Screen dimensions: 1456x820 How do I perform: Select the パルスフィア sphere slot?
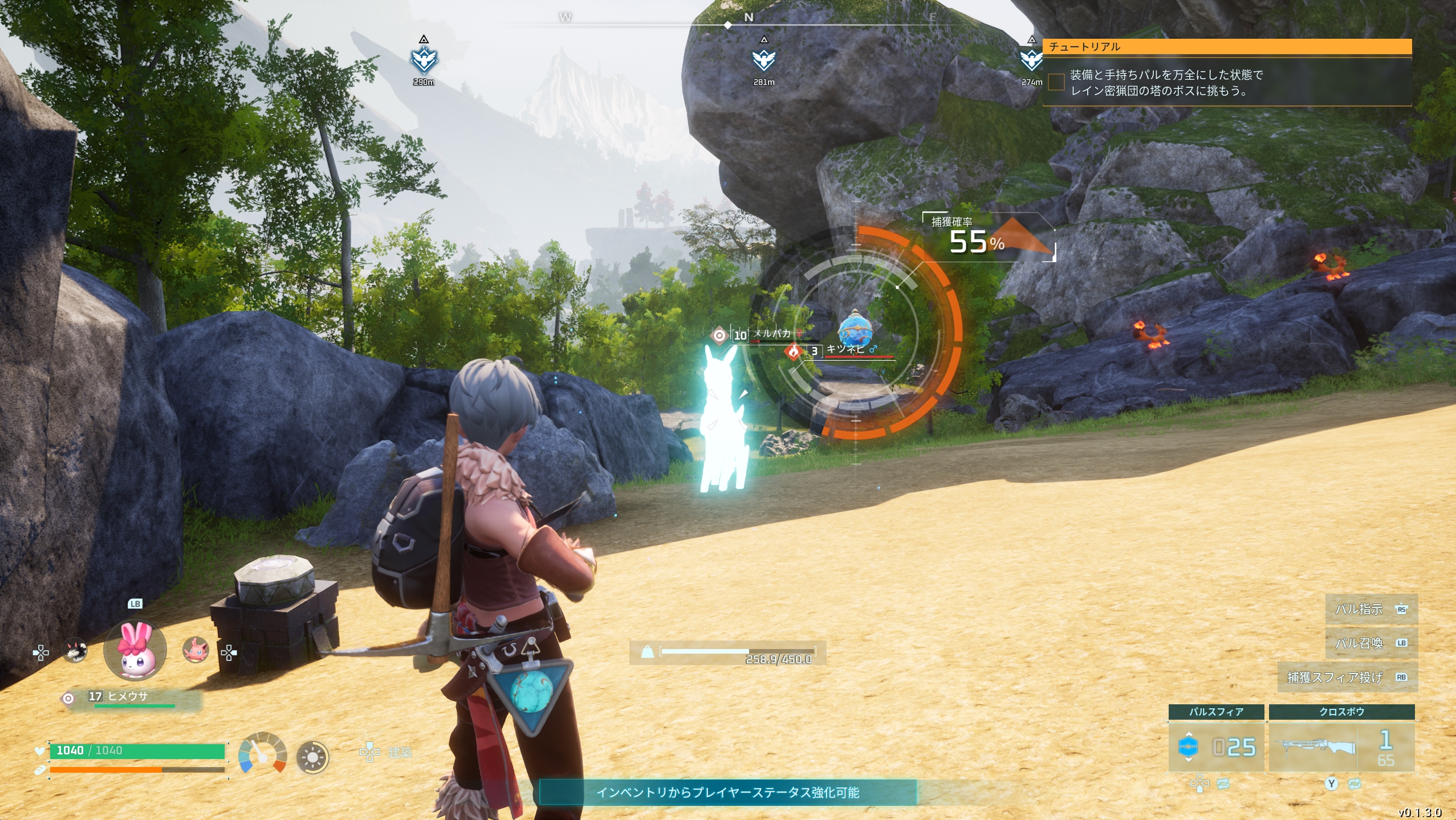[x=1216, y=746]
